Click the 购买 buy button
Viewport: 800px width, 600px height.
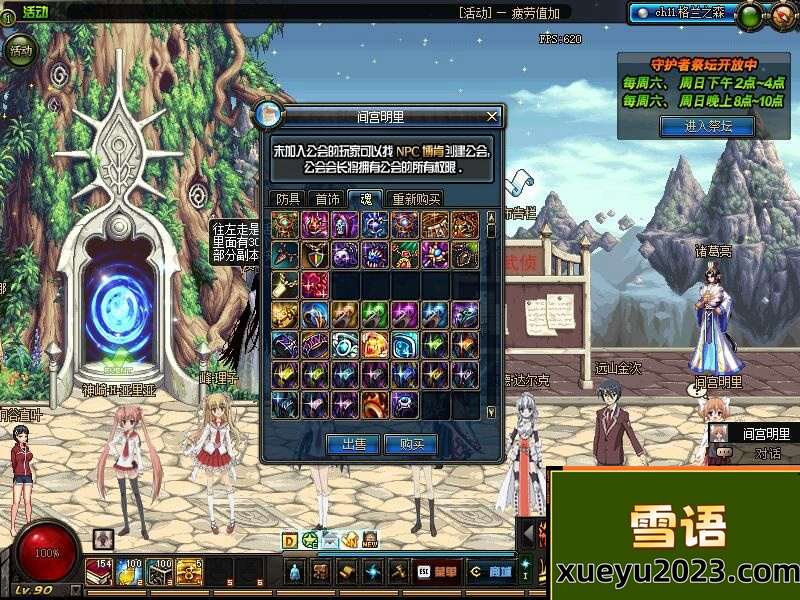[411, 444]
